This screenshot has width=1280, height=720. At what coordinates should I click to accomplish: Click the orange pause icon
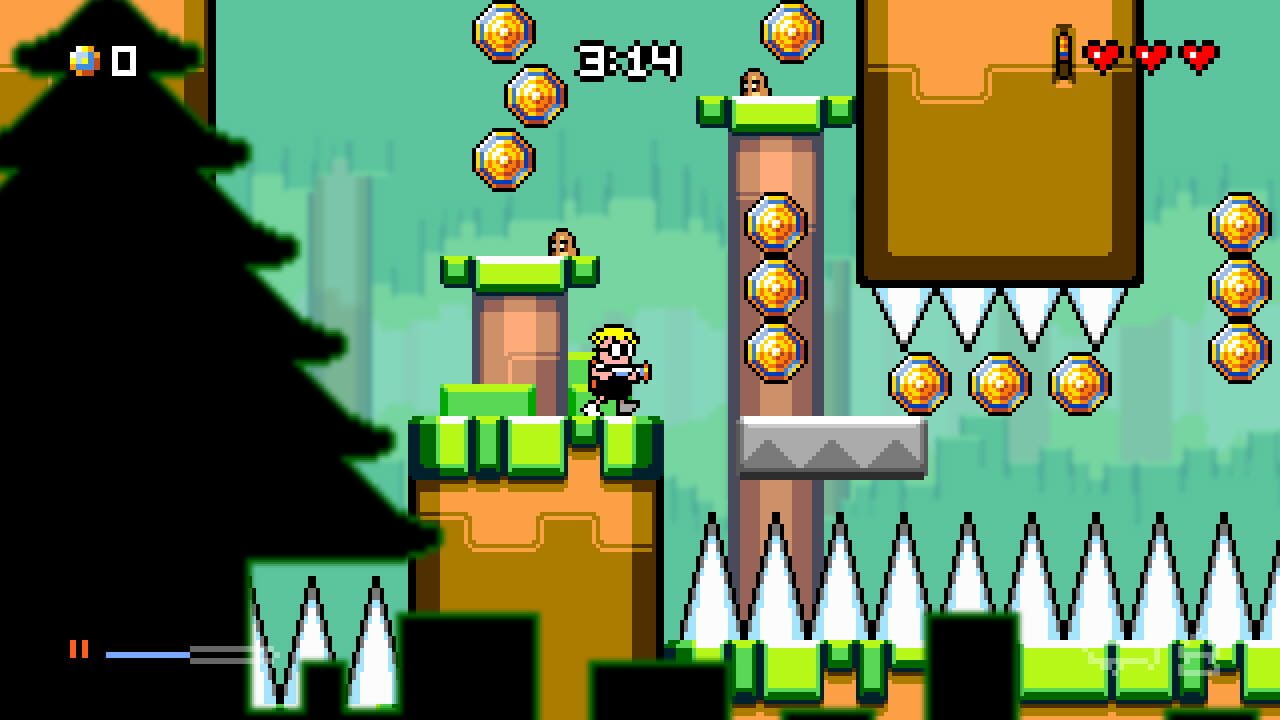[80, 651]
